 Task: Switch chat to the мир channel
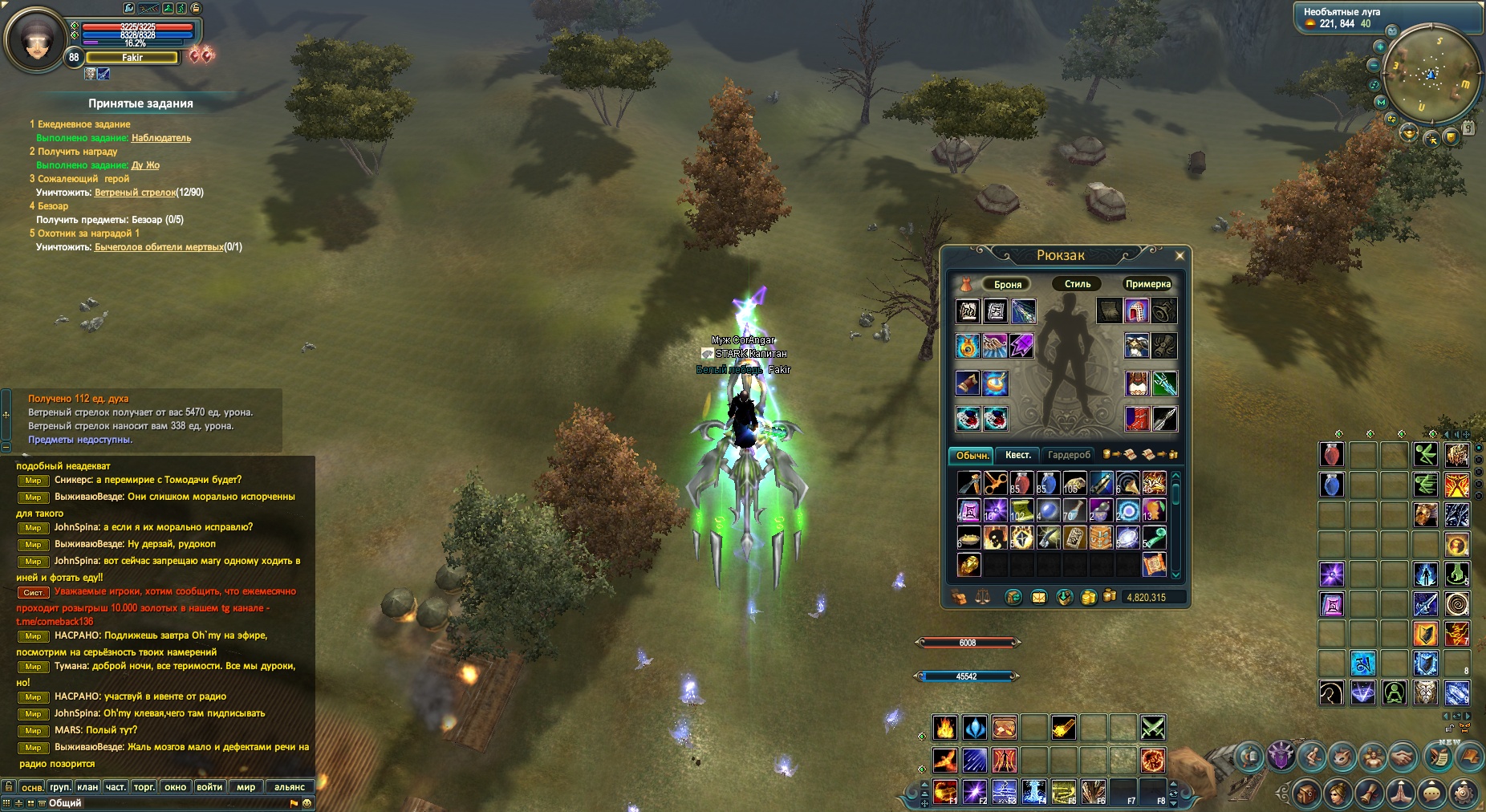[x=246, y=787]
